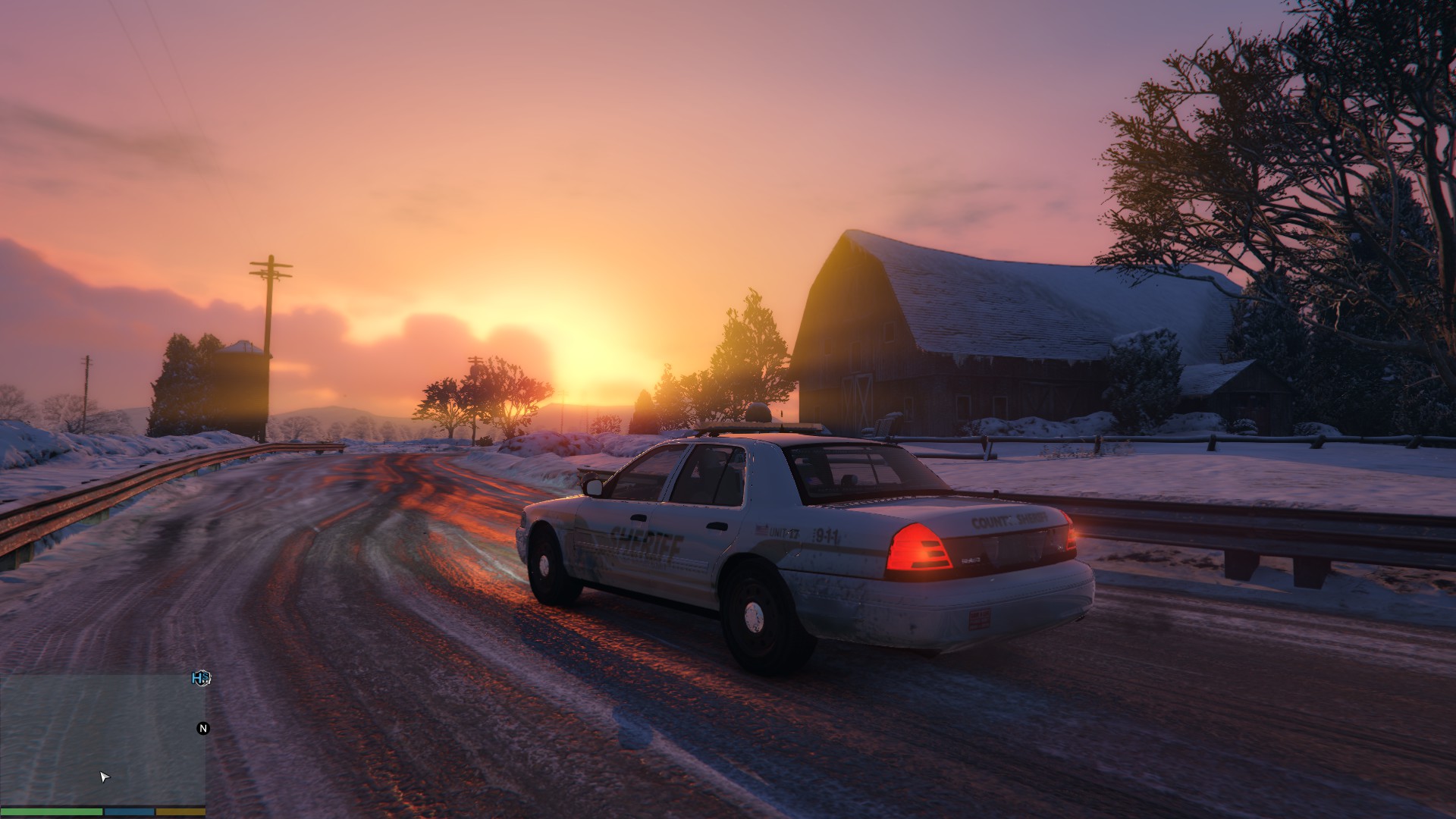Click the north compass N marker
The height and width of the screenshot is (819, 1456).
tap(202, 728)
